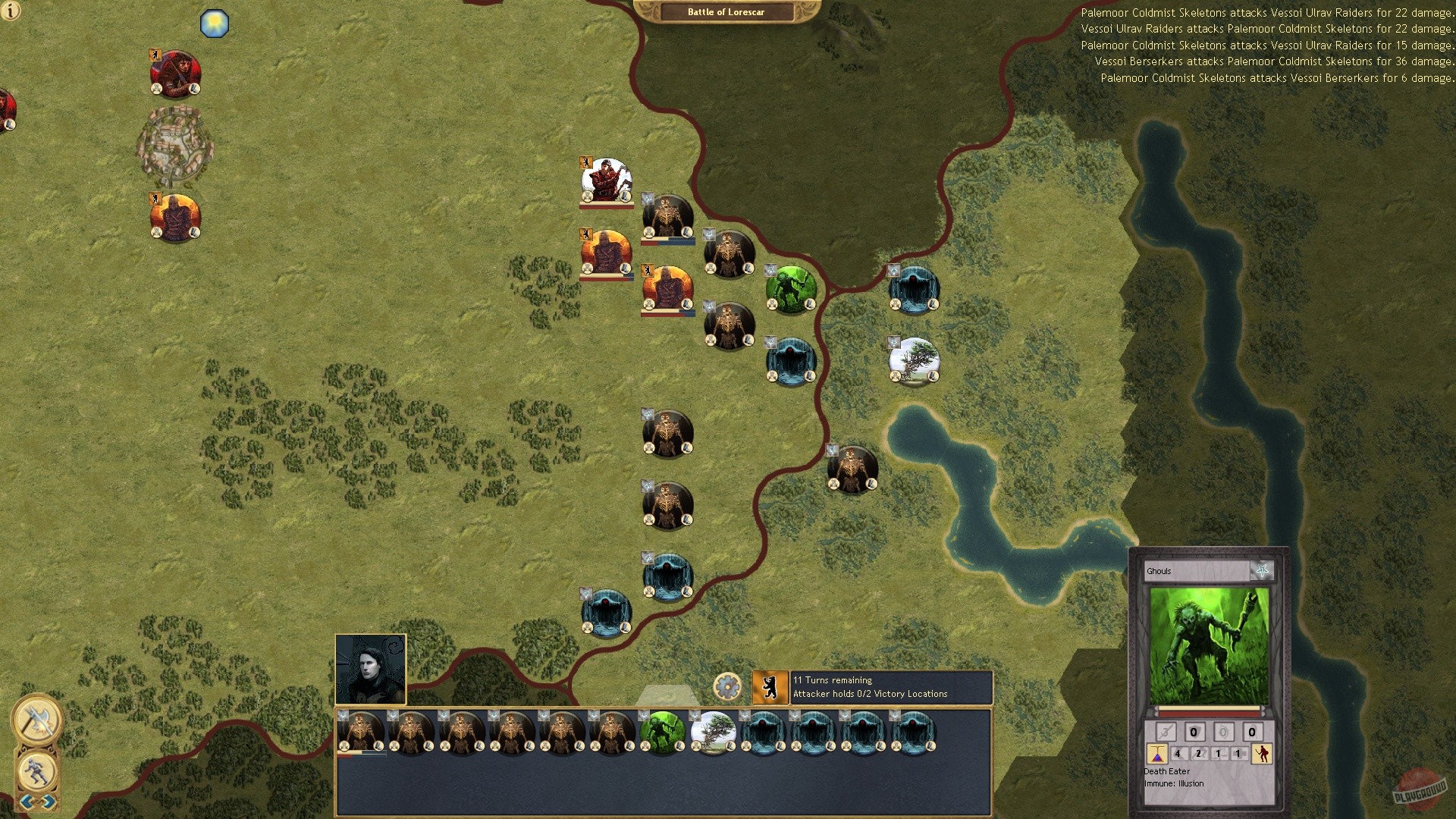Click the info icon in the top-left corner
Viewport: 1456px width, 819px height.
click(11, 11)
